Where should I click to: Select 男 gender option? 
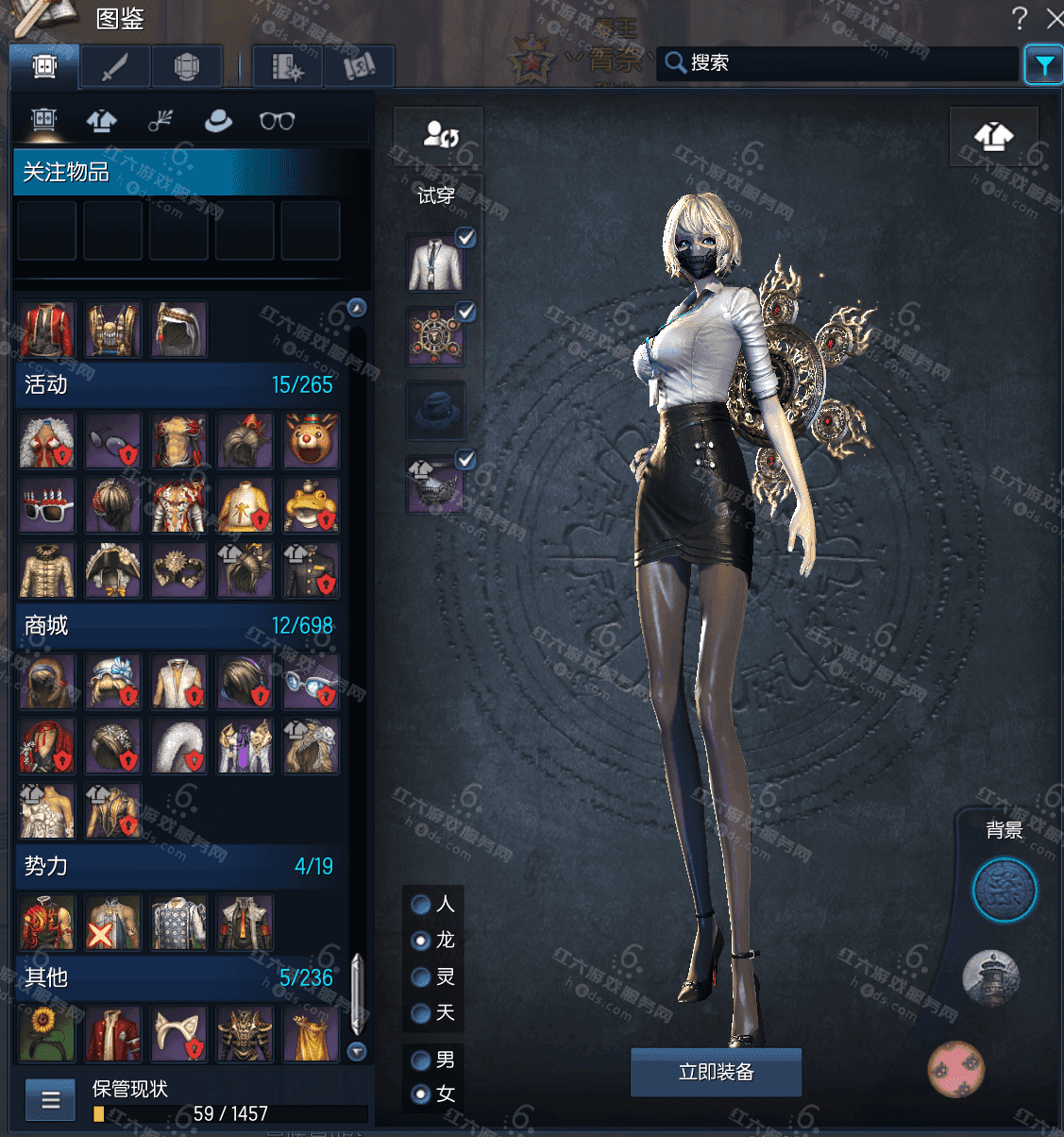pos(421,1061)
